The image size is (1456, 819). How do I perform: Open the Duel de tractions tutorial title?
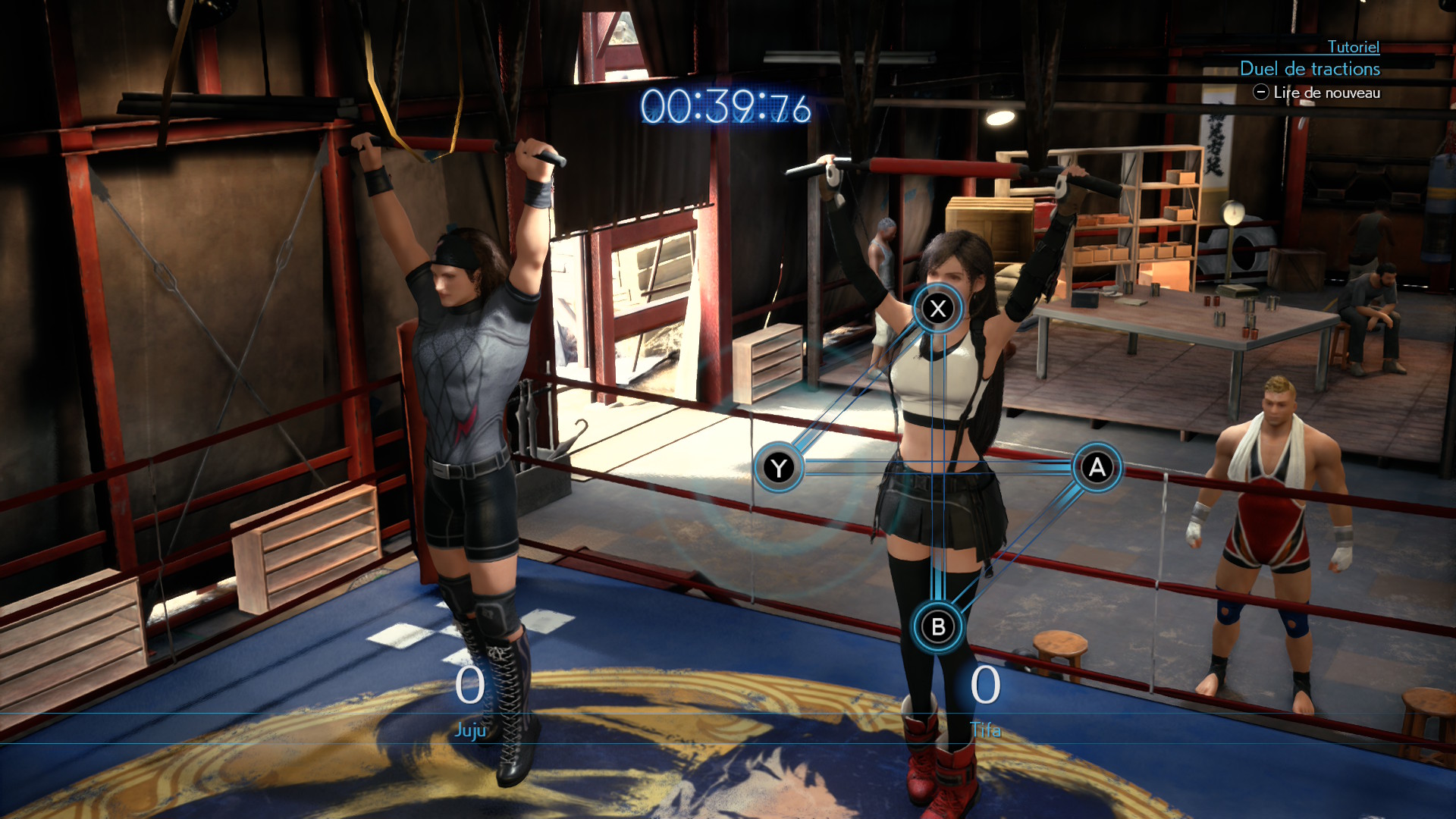tap(1310, 69)
